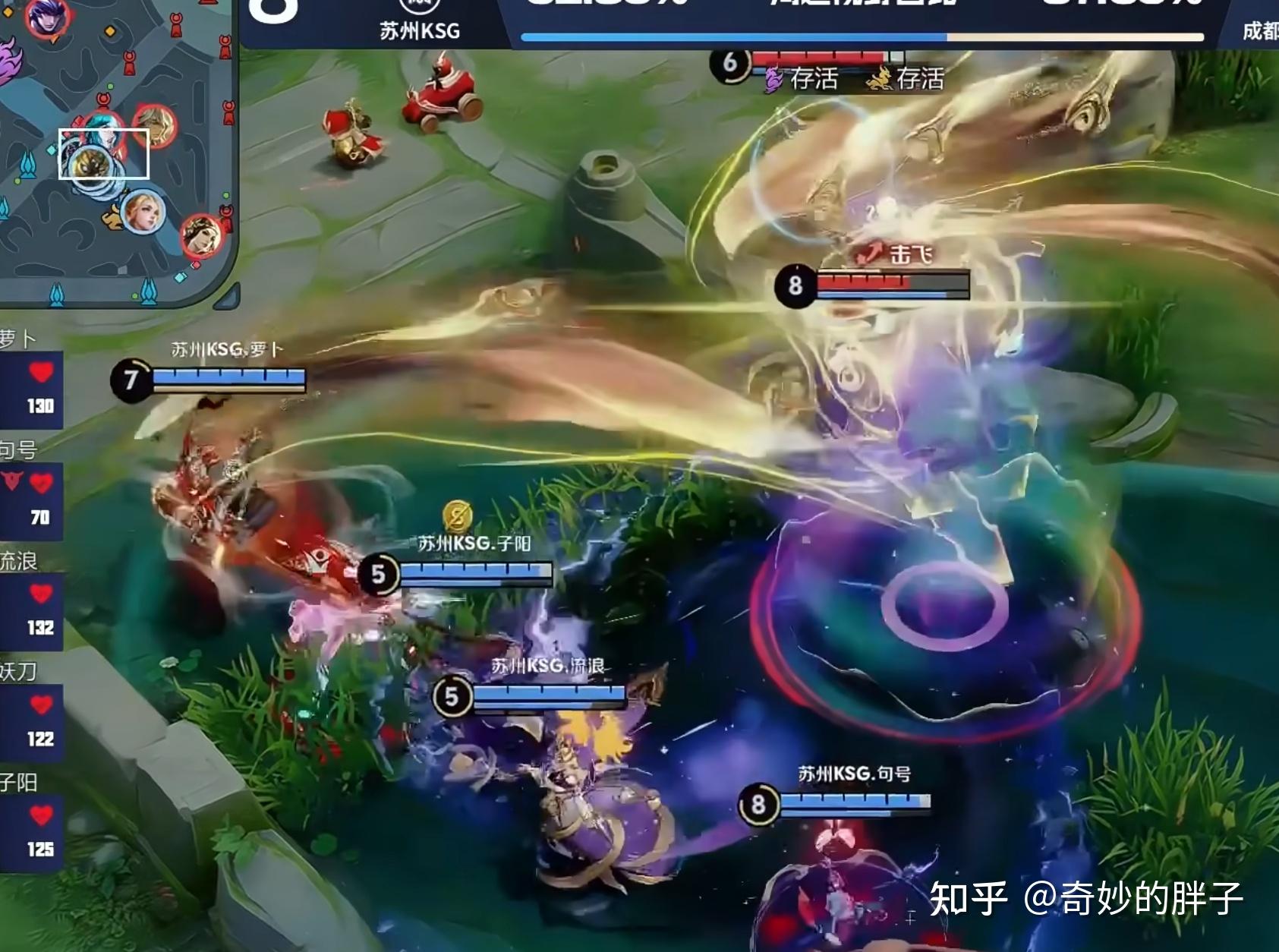Select player 萝卜's panel showing 130
Image resolution: width=1279 pixels, height=952 pixels.
pos(31,386)
